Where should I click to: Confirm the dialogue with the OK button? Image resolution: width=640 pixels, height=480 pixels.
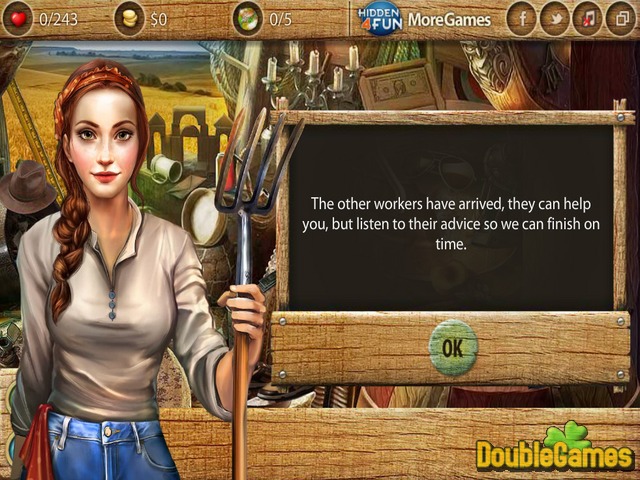pyautogui.click(x=452, y=346)
